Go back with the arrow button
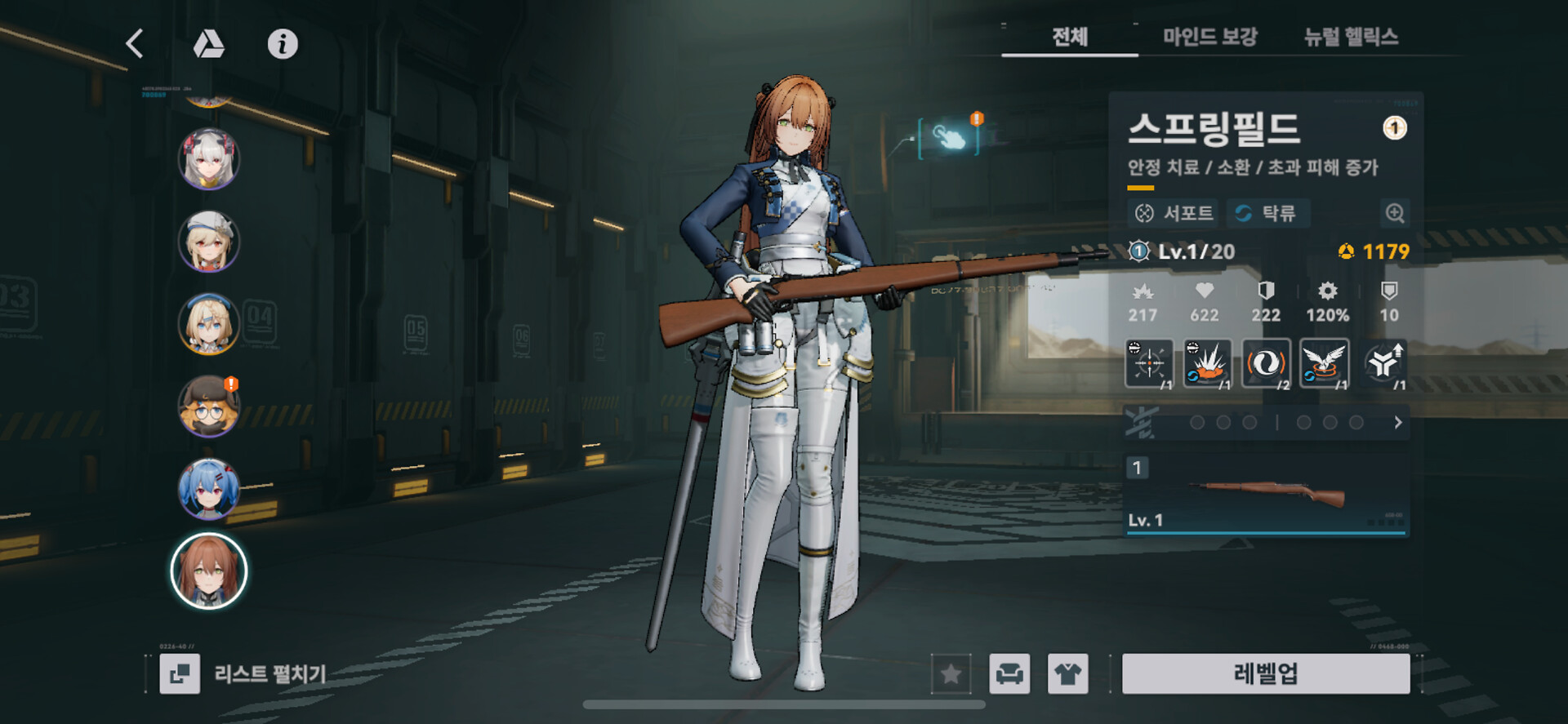Screen dimensions: 1568x724 (136, 44)
